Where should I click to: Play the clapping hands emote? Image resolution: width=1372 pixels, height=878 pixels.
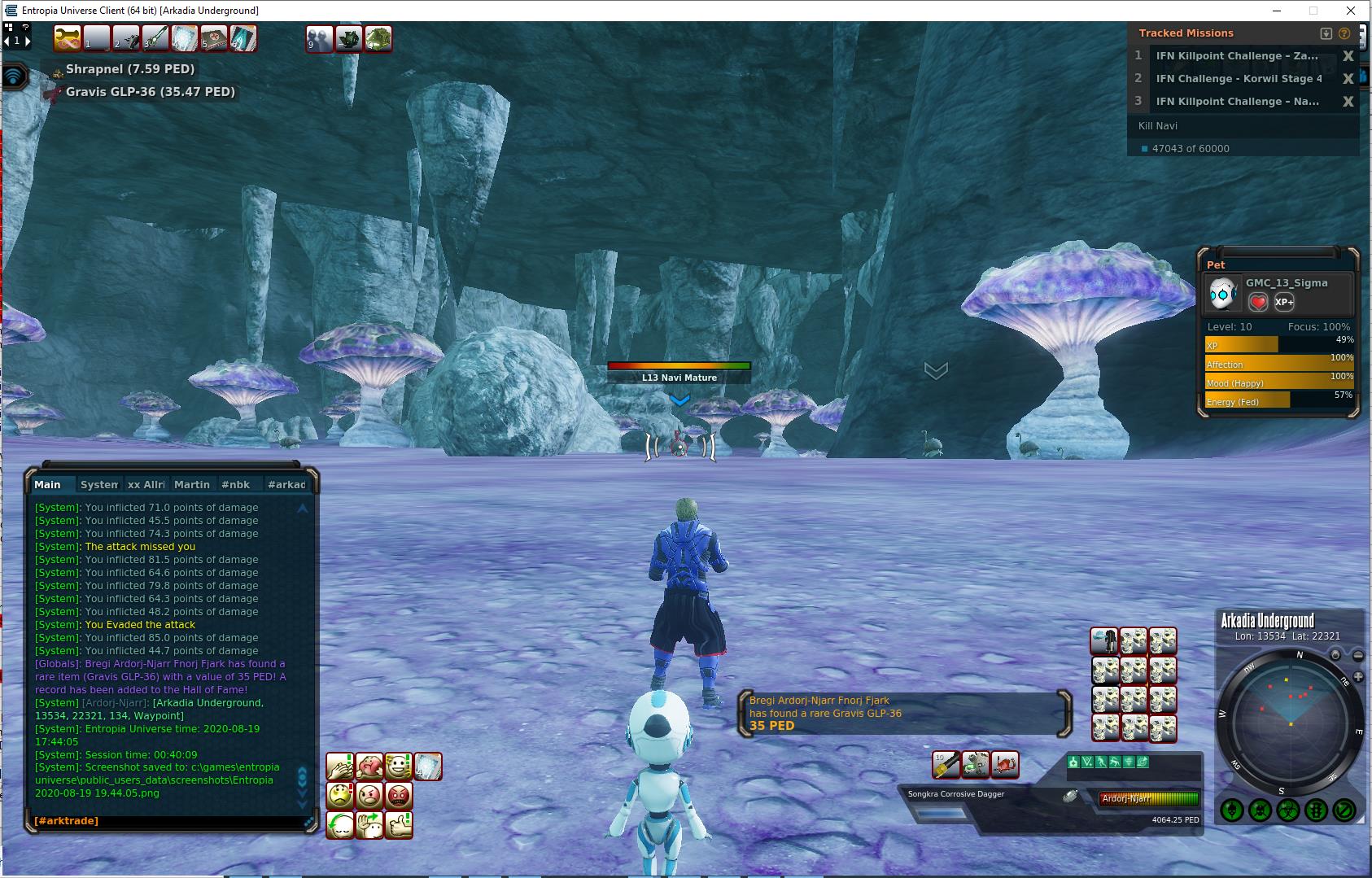tap(340, 766)
